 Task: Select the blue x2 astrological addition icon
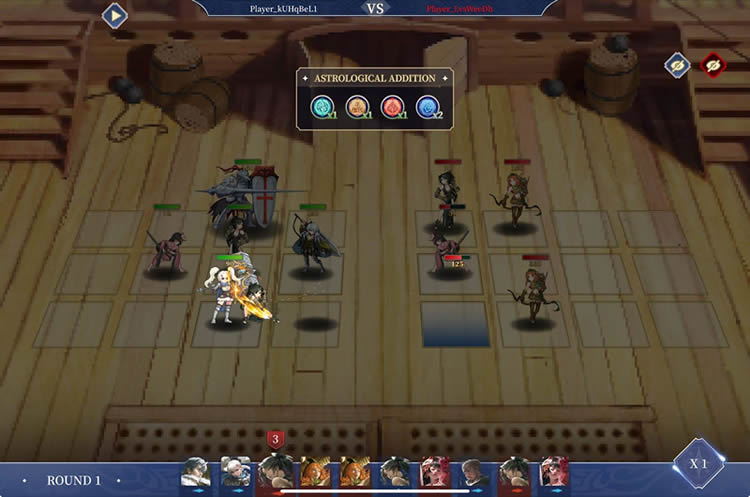pyautogui.click(x=427, y=107)
